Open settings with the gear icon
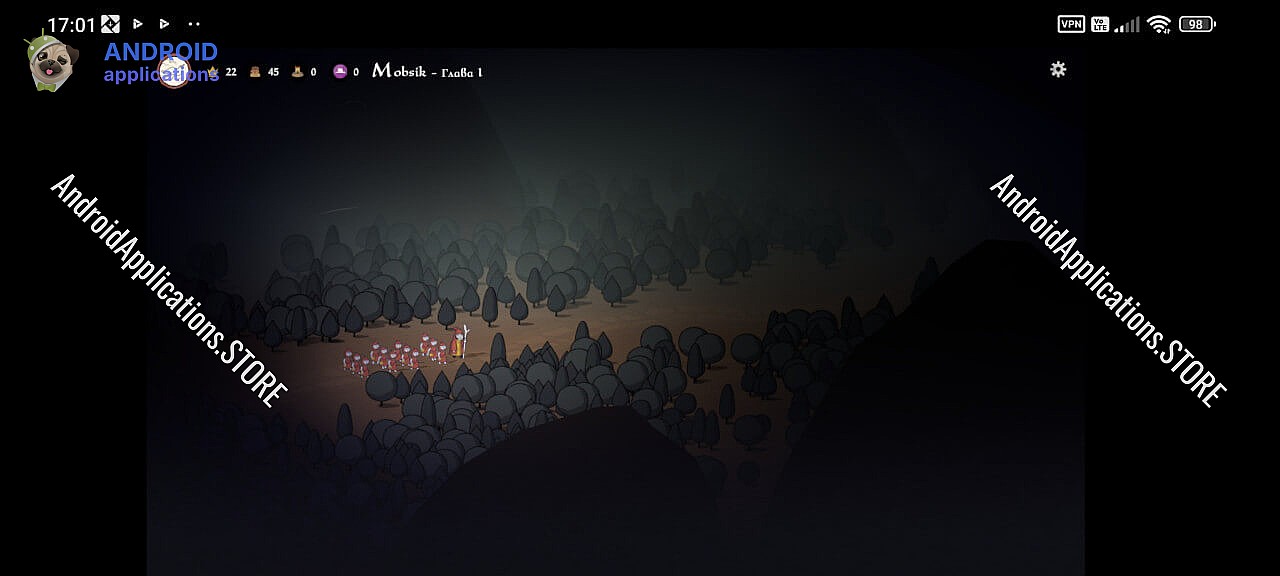This screenshot has width=1280, height=576. pos(1058,69)
